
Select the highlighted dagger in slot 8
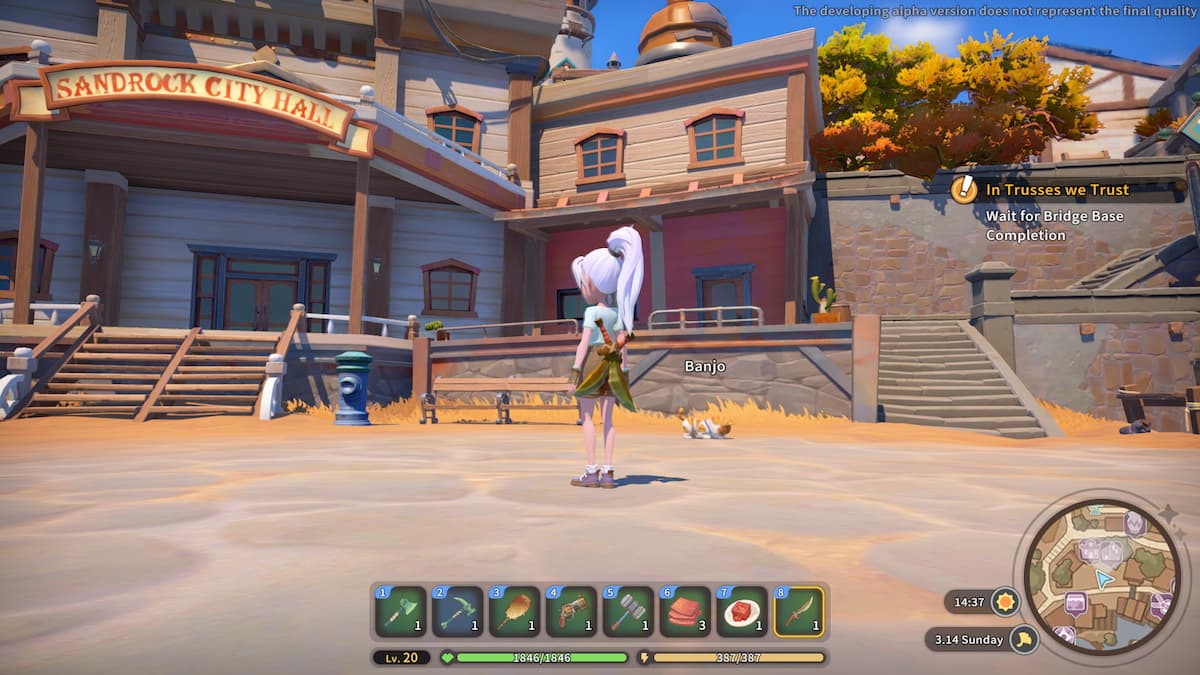(799, 612)
